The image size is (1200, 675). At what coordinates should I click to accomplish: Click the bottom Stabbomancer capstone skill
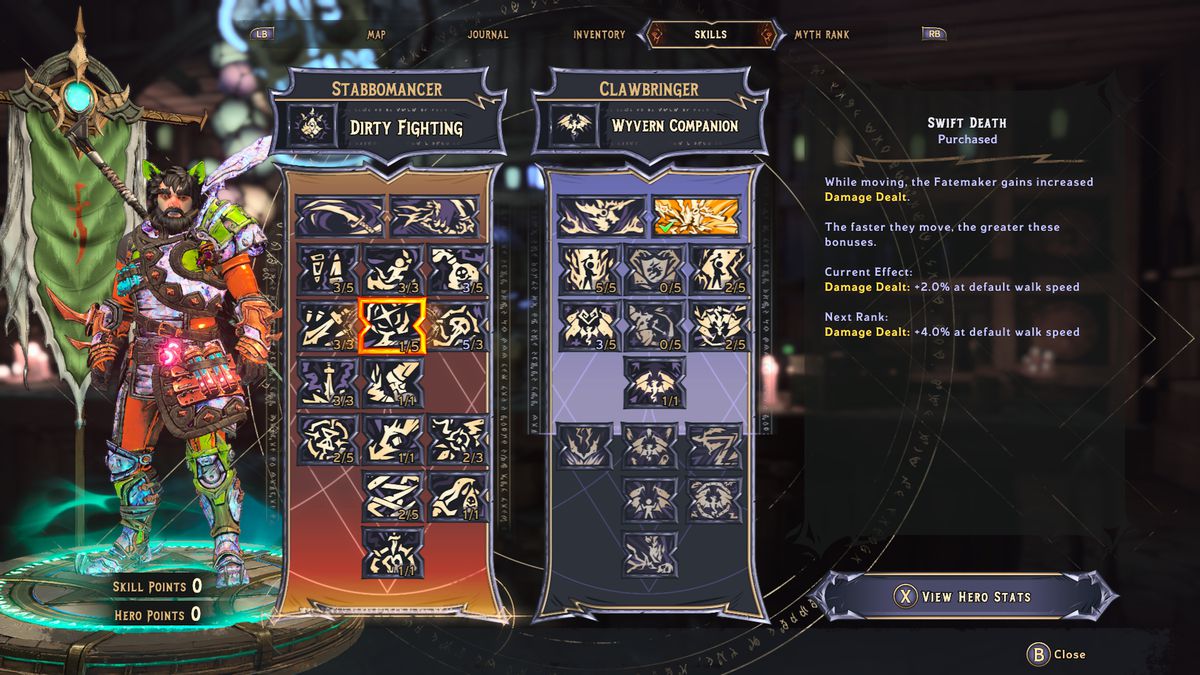[392, 552]
